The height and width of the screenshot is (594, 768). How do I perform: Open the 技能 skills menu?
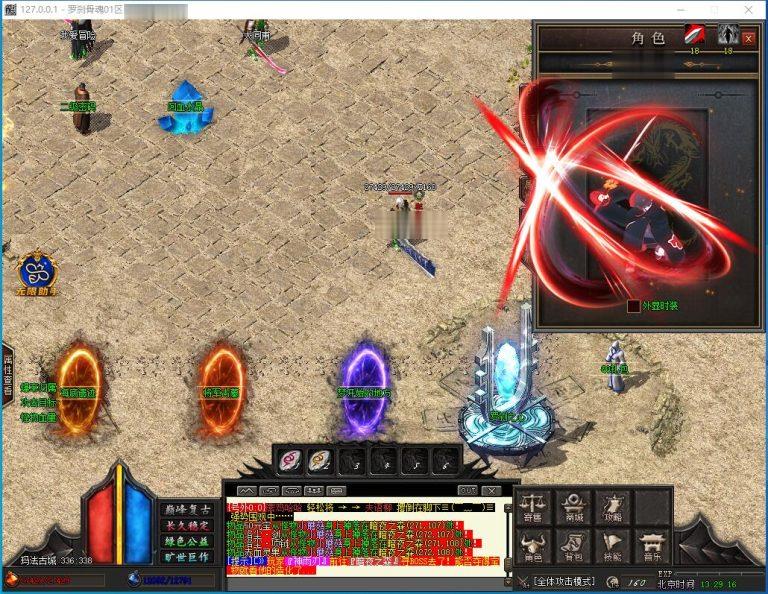pyautogui.click(x=613, y=547)
